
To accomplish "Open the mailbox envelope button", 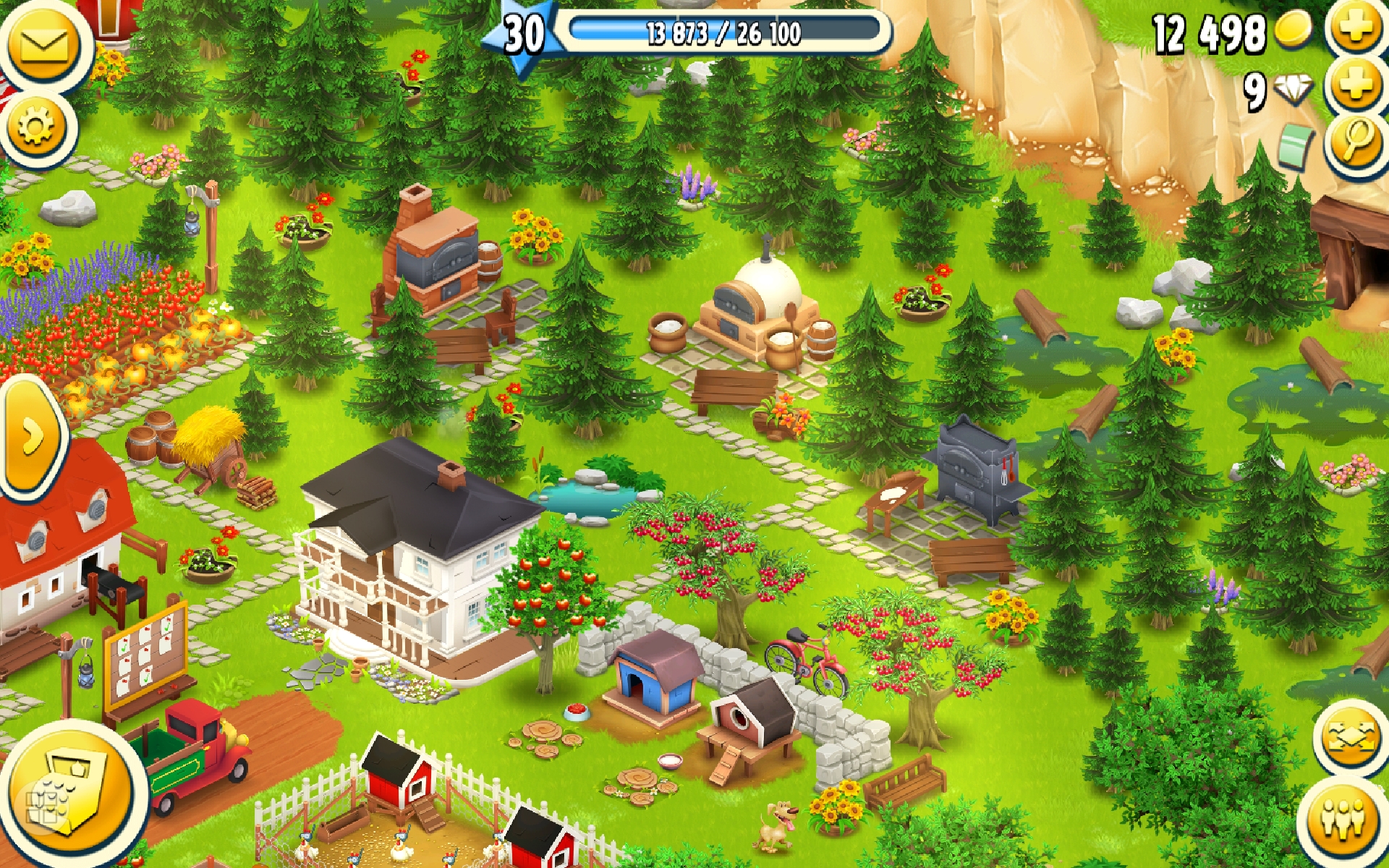I will coord(43,45).
